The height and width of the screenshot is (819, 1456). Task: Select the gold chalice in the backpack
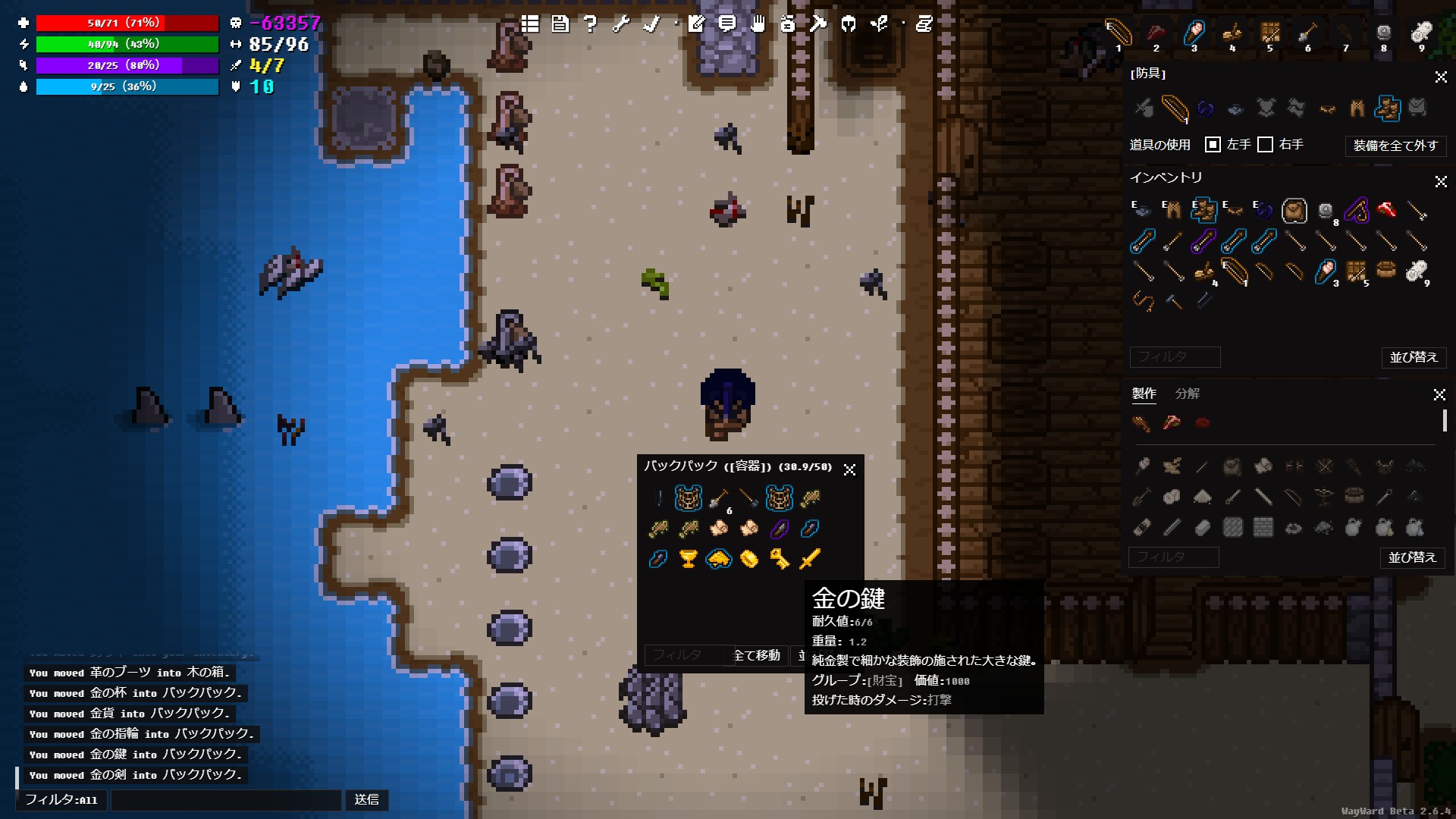(x=689, y=559)
